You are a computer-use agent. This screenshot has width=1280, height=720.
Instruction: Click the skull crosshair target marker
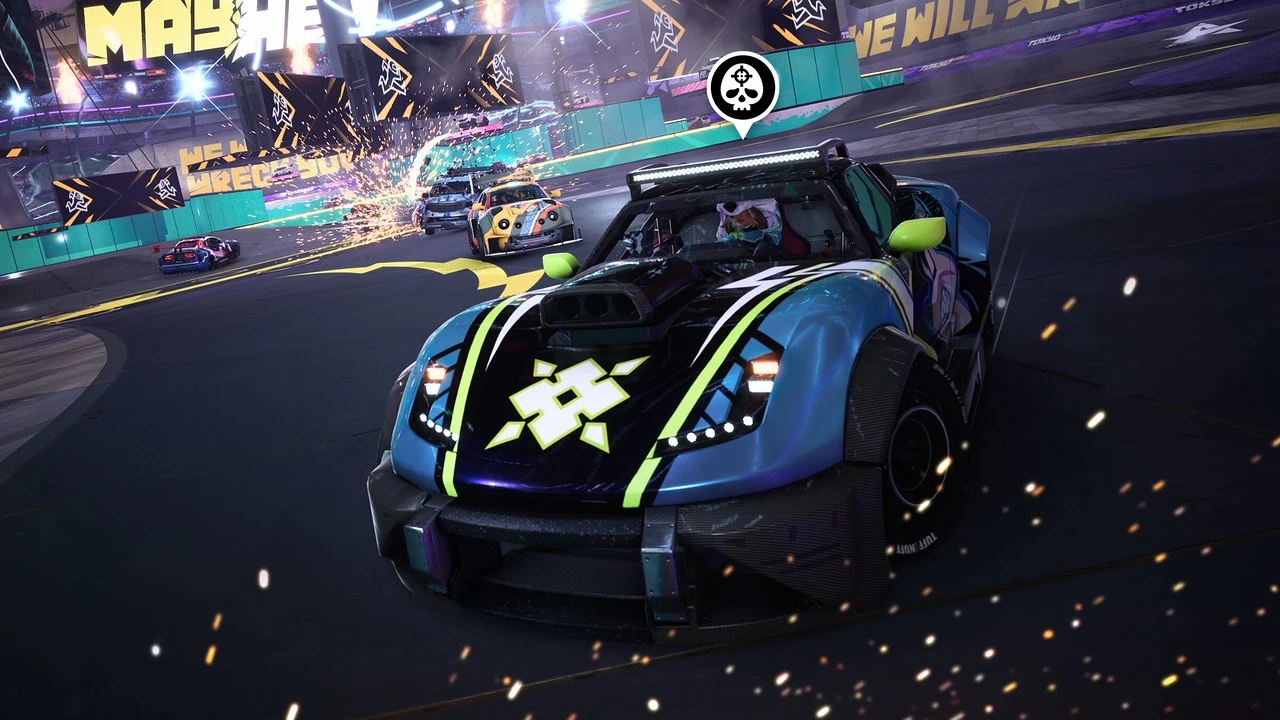click(x=742, y=88)
